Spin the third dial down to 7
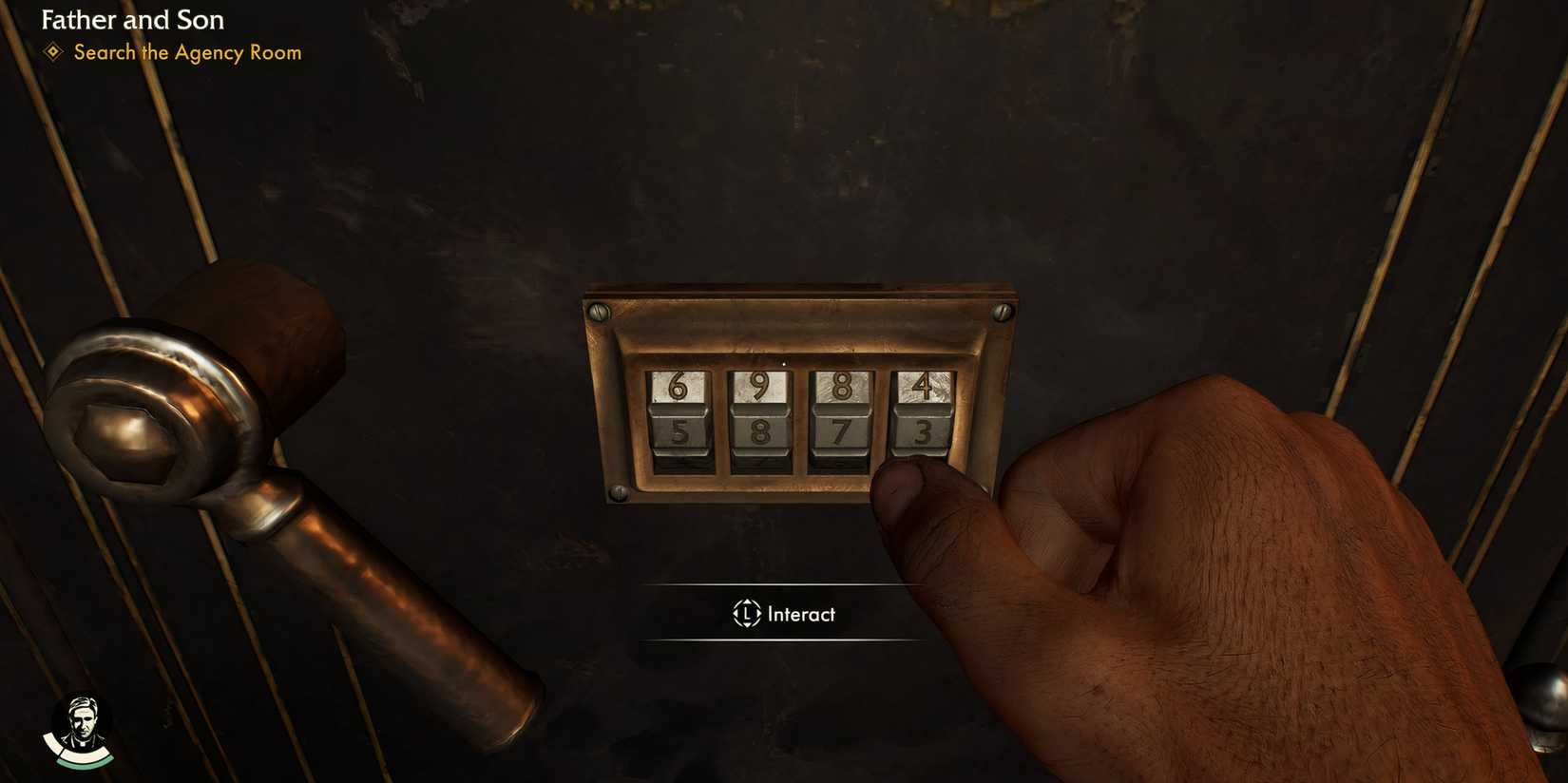The height and width of the screenshot is (783, 1568). [841, 430]
